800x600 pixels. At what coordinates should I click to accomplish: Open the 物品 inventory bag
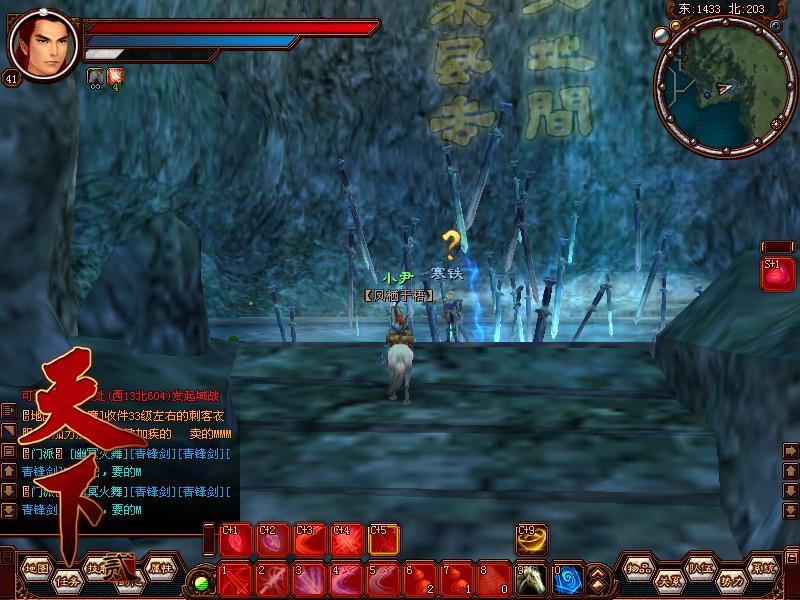(x=640, y=567)
